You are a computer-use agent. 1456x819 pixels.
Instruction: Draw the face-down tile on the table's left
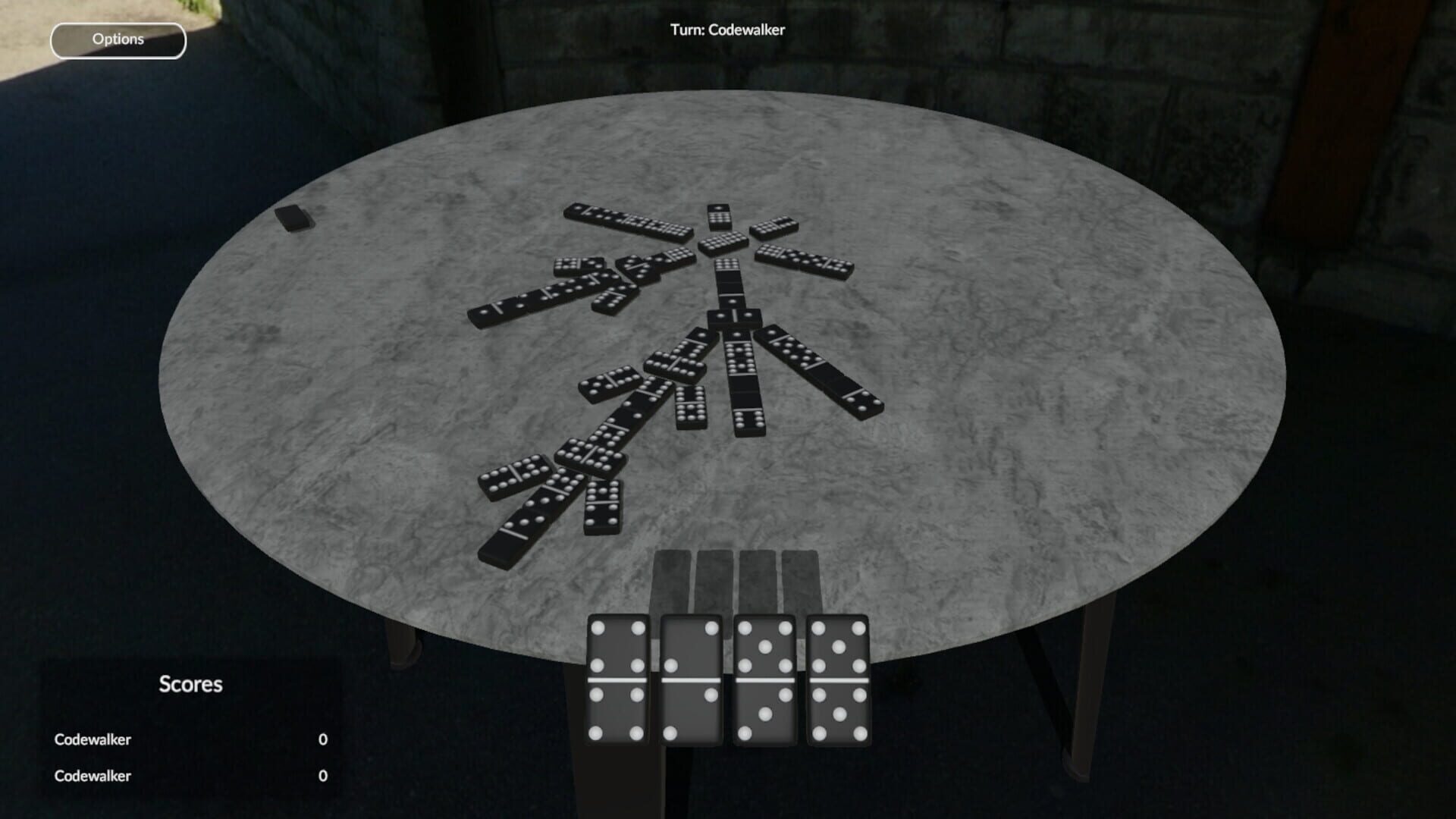(293, 218)
